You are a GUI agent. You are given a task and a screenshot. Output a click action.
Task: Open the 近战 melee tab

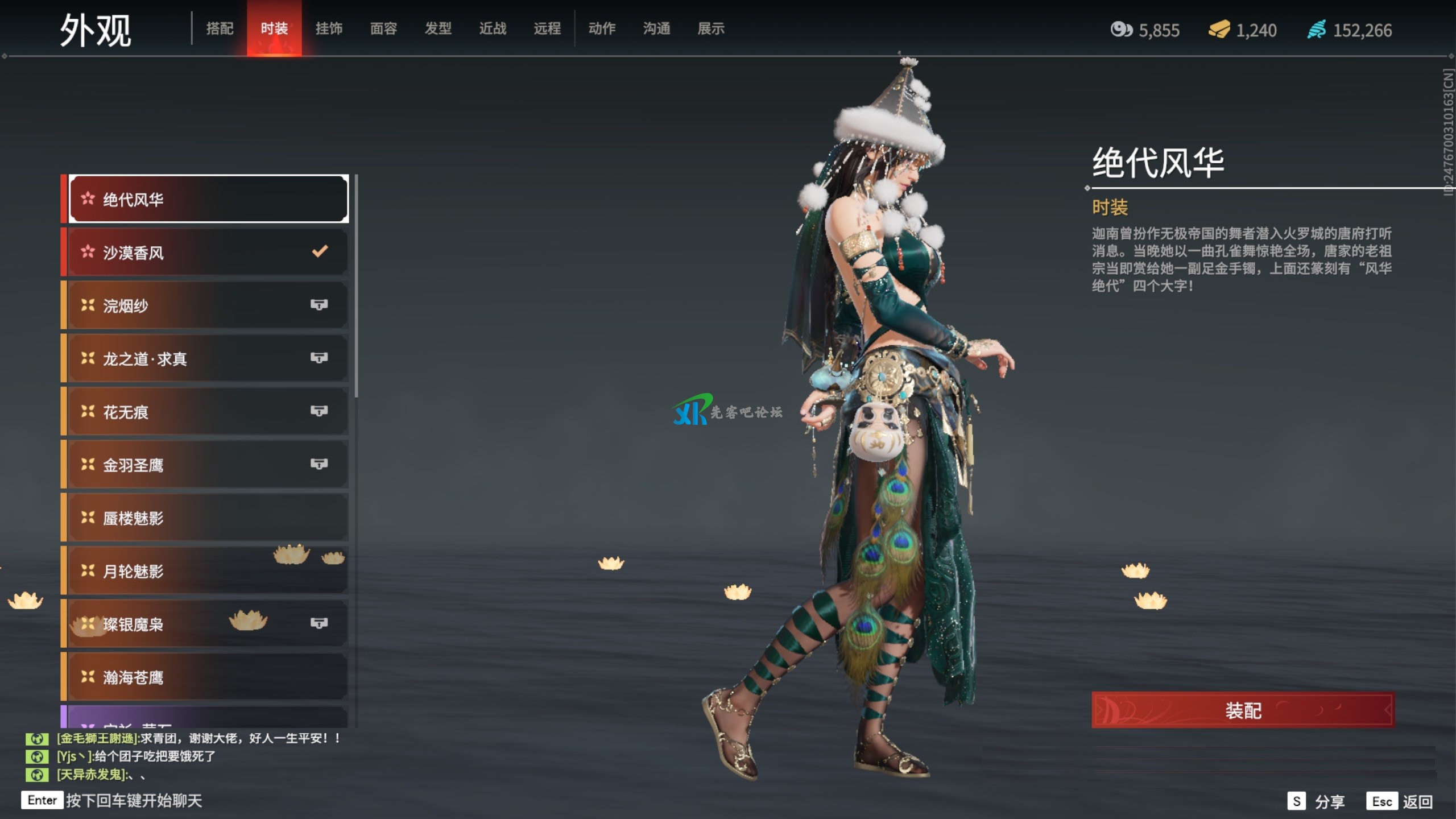[493, 28]
